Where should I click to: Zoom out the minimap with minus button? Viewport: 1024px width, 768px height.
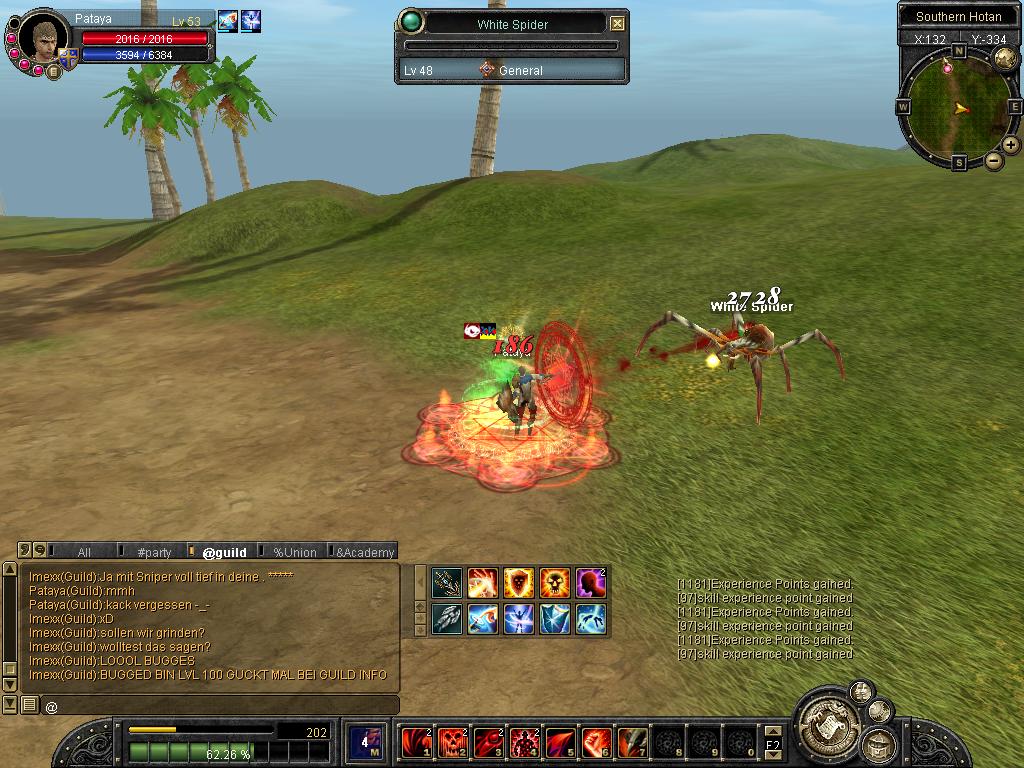pos(994,161)
